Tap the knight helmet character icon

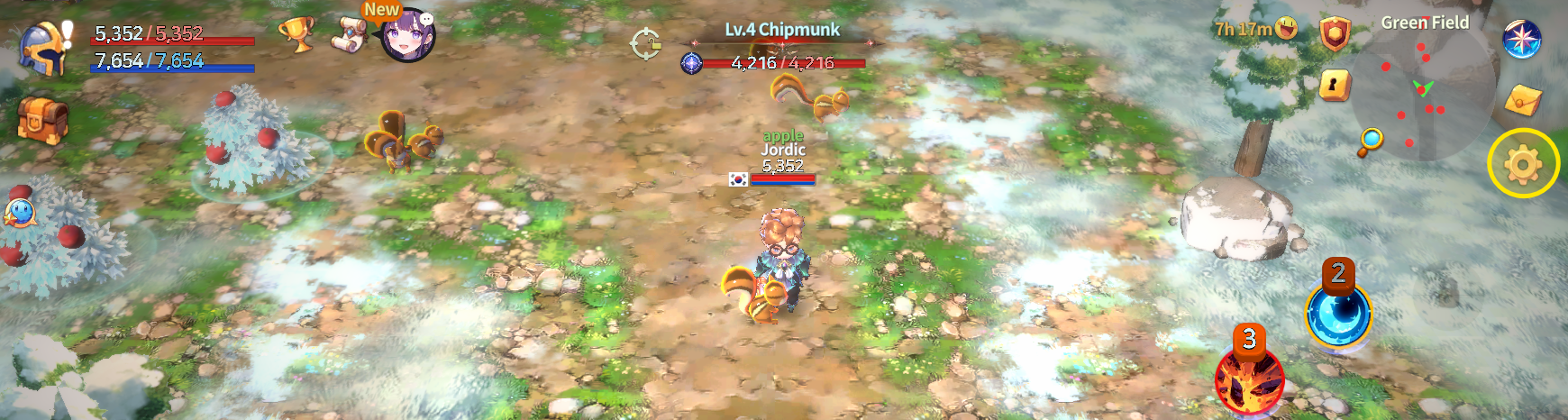coord(45,47)
